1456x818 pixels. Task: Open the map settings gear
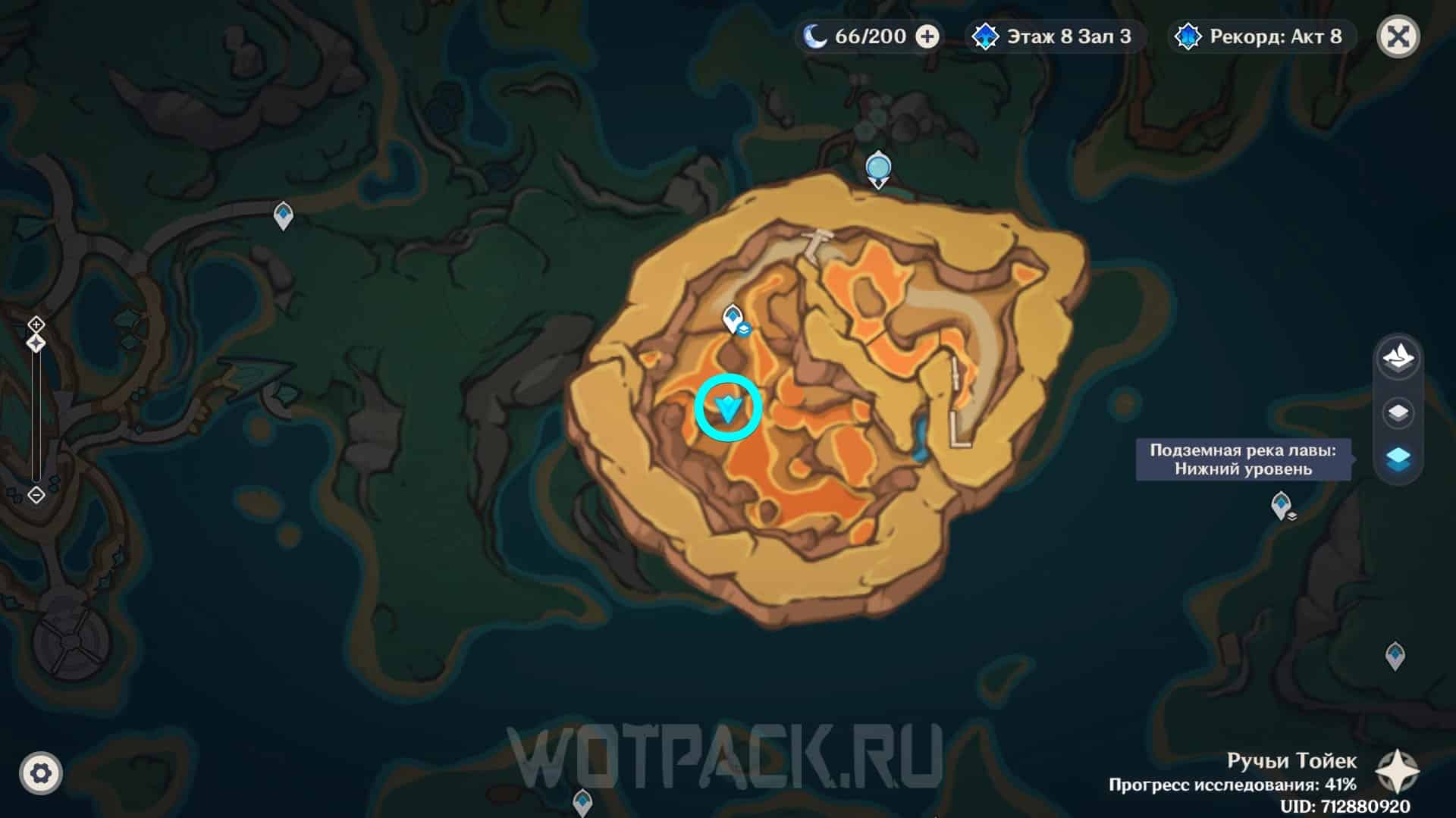tap(41, 773)
